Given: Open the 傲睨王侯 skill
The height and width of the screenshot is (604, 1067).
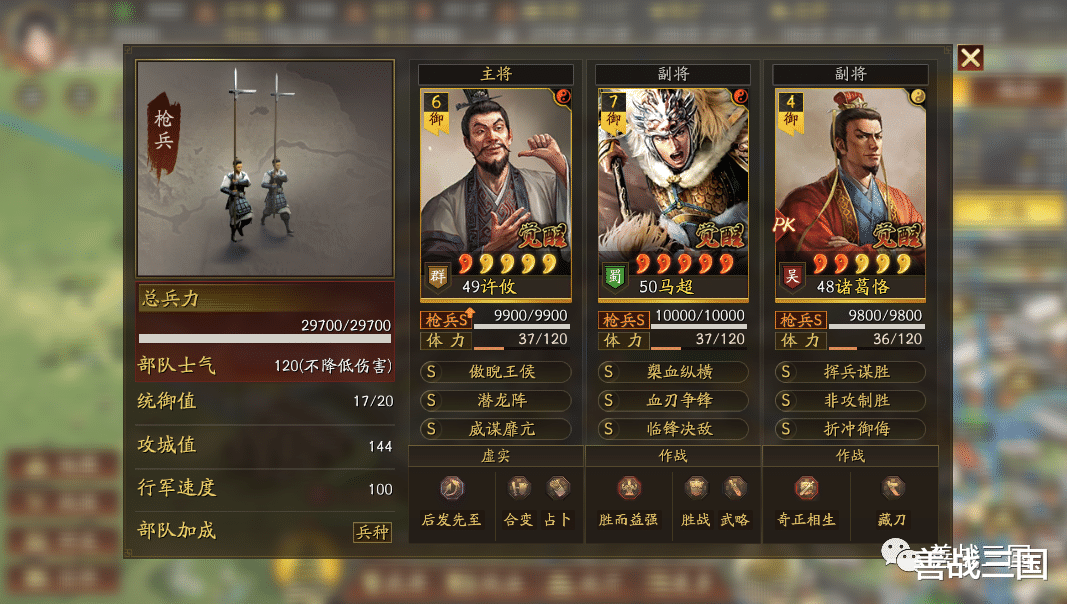Looking at the screenshot, I should [x=496, y=372].
